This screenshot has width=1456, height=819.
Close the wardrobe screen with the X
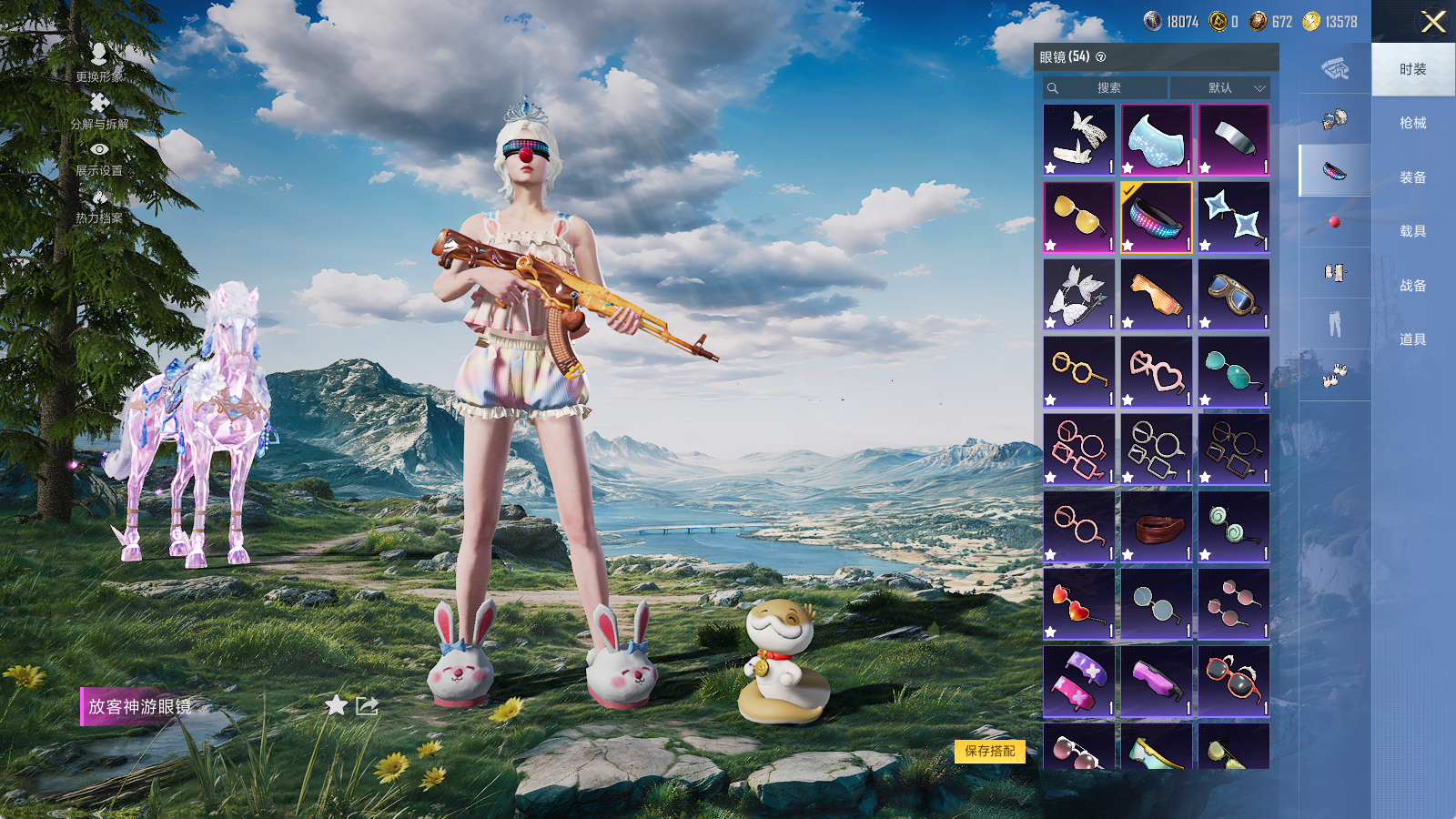click(x=1433, y=22)
